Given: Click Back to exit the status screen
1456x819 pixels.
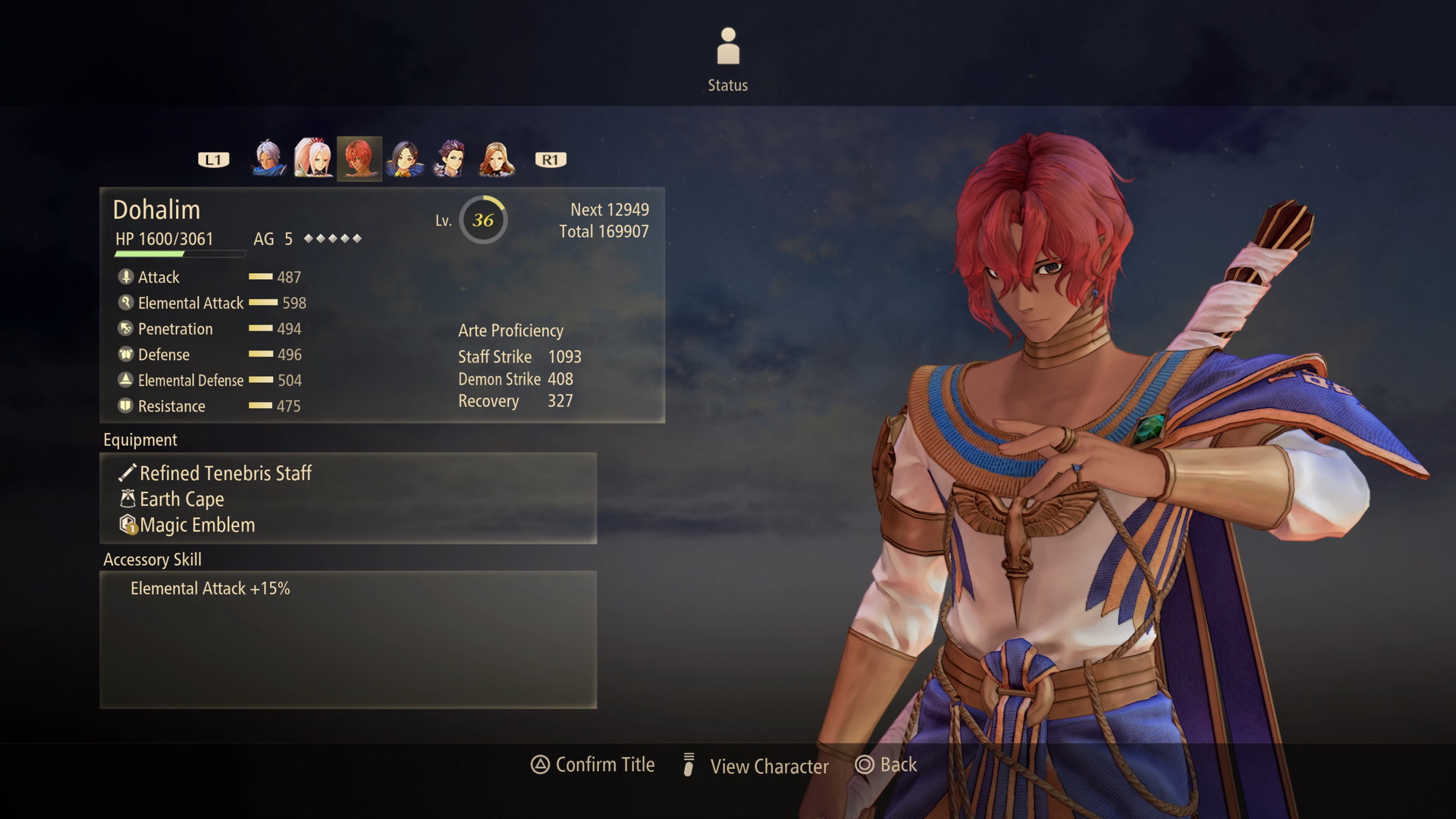Looking at the screenshot, I should click(887, 765).
